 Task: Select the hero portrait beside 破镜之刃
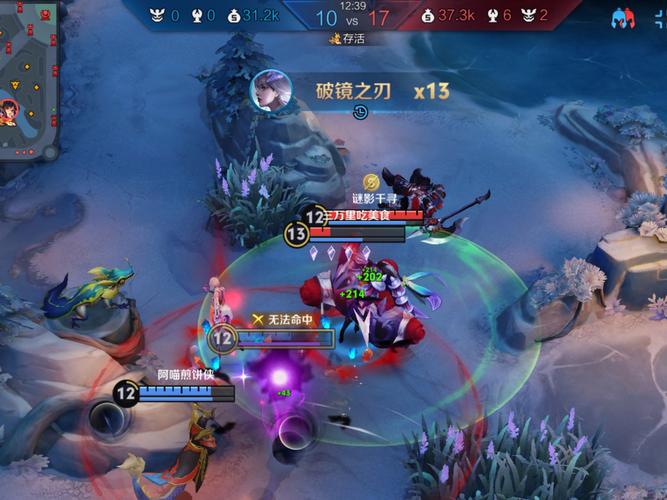coord(270,90)
